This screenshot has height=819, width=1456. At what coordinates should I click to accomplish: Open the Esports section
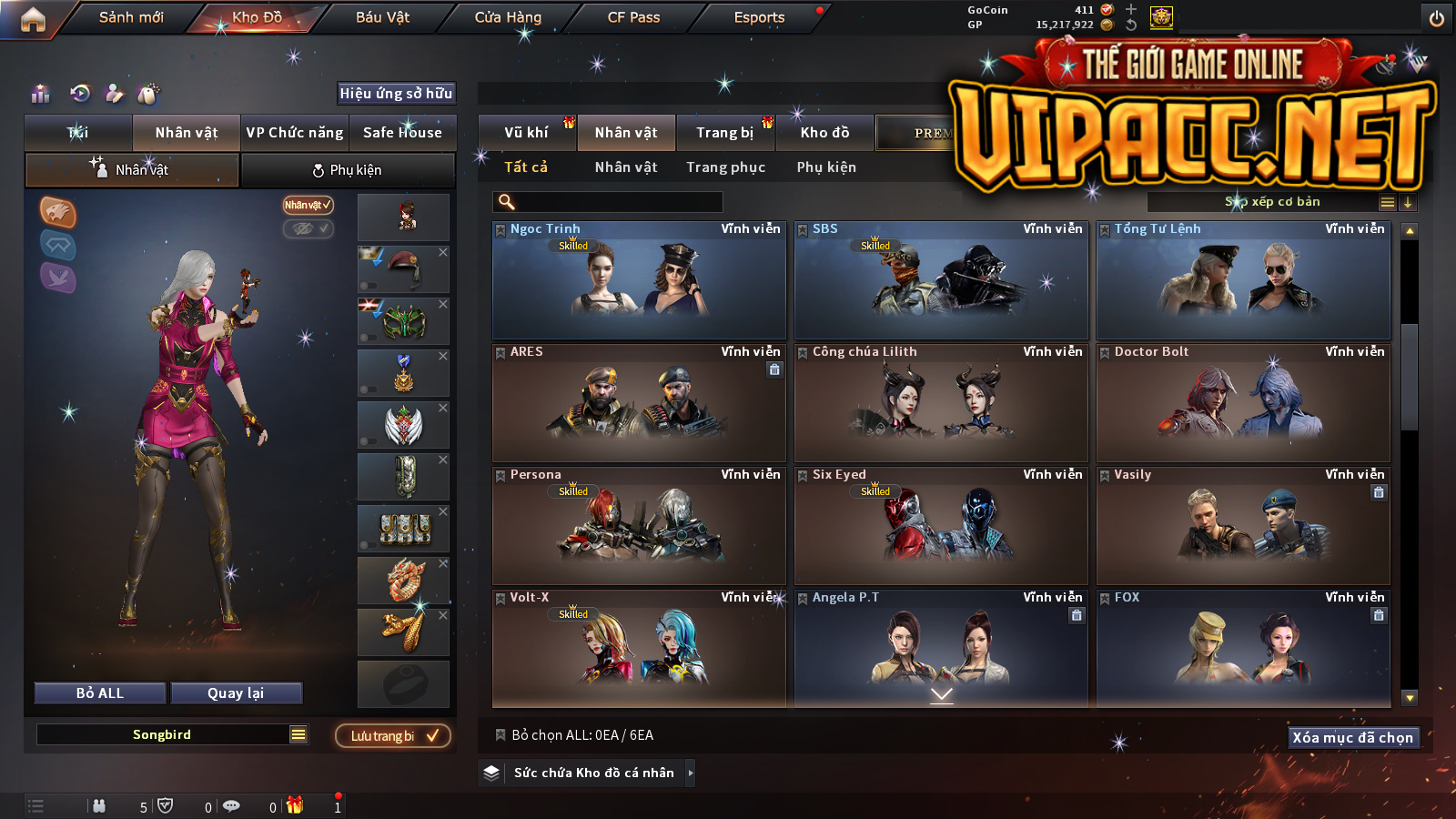coord(759,17)
